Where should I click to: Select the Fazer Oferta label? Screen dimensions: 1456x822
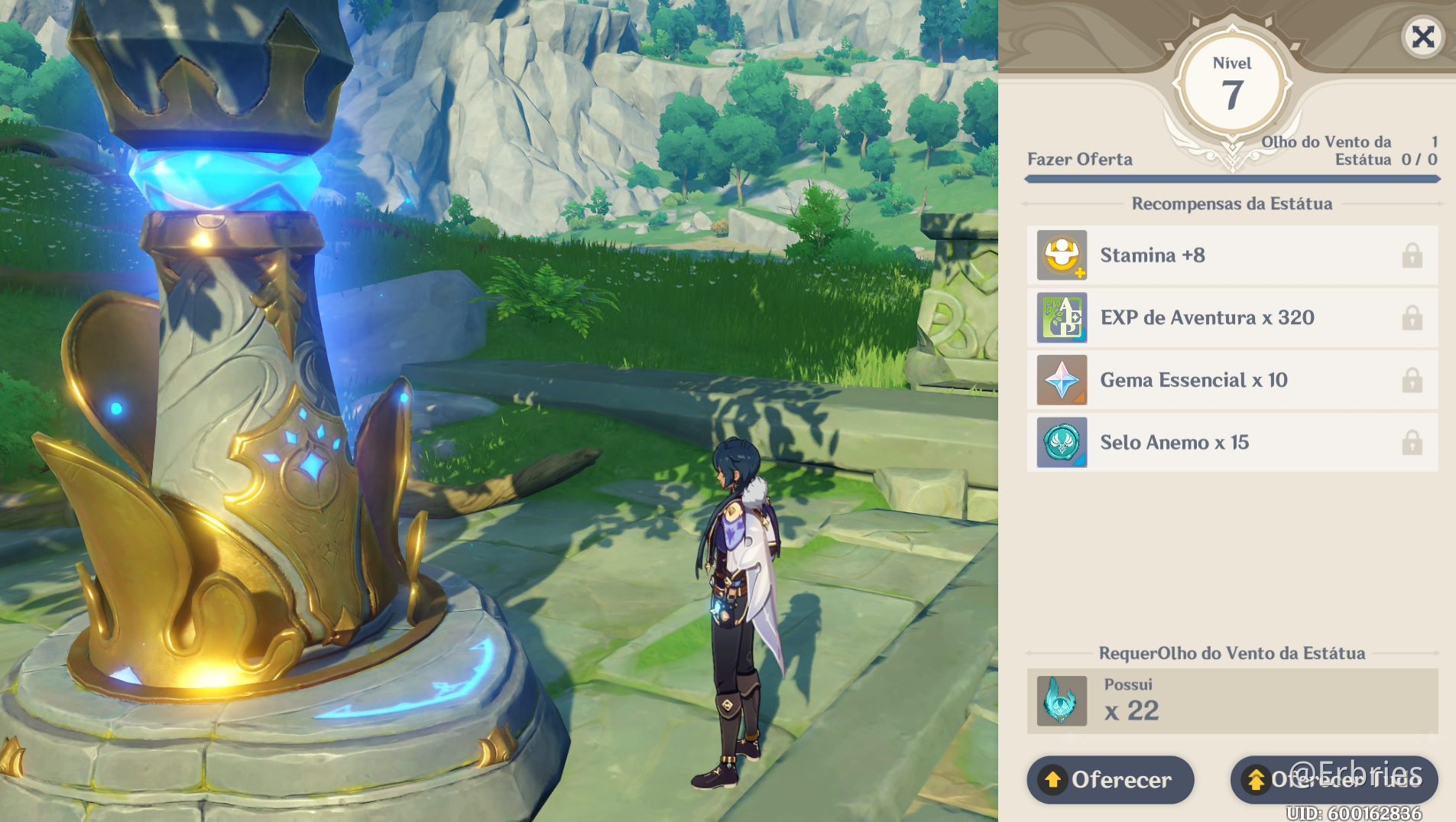click(x=1081, y=159)
